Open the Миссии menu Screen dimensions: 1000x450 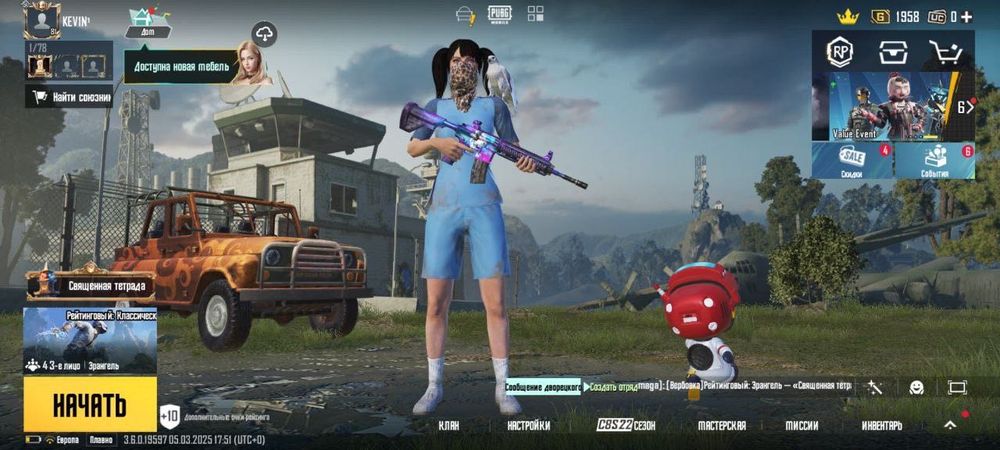pyautogui.click(x=801, y=425)
